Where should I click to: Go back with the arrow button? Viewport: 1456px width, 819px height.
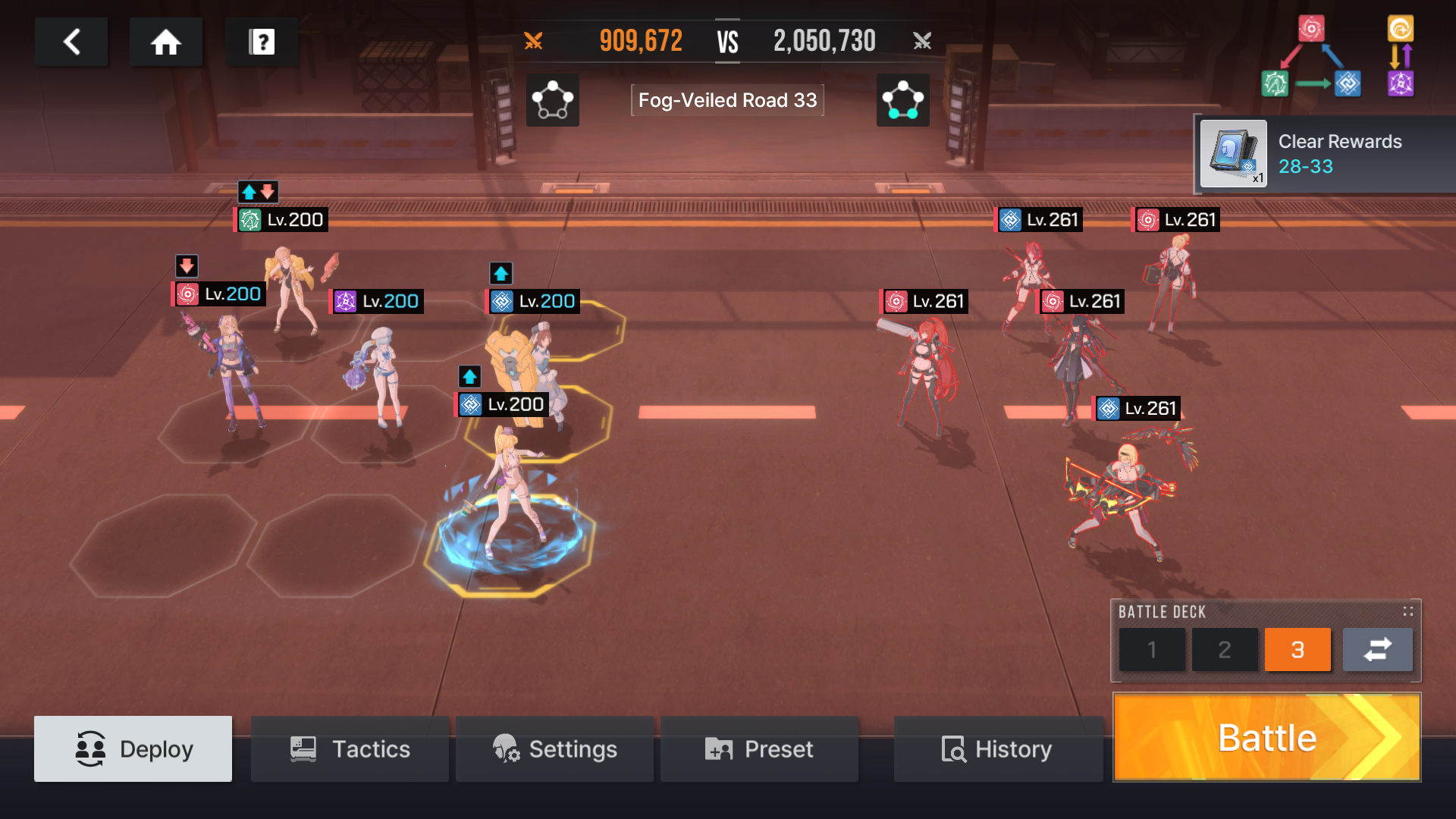71,42
